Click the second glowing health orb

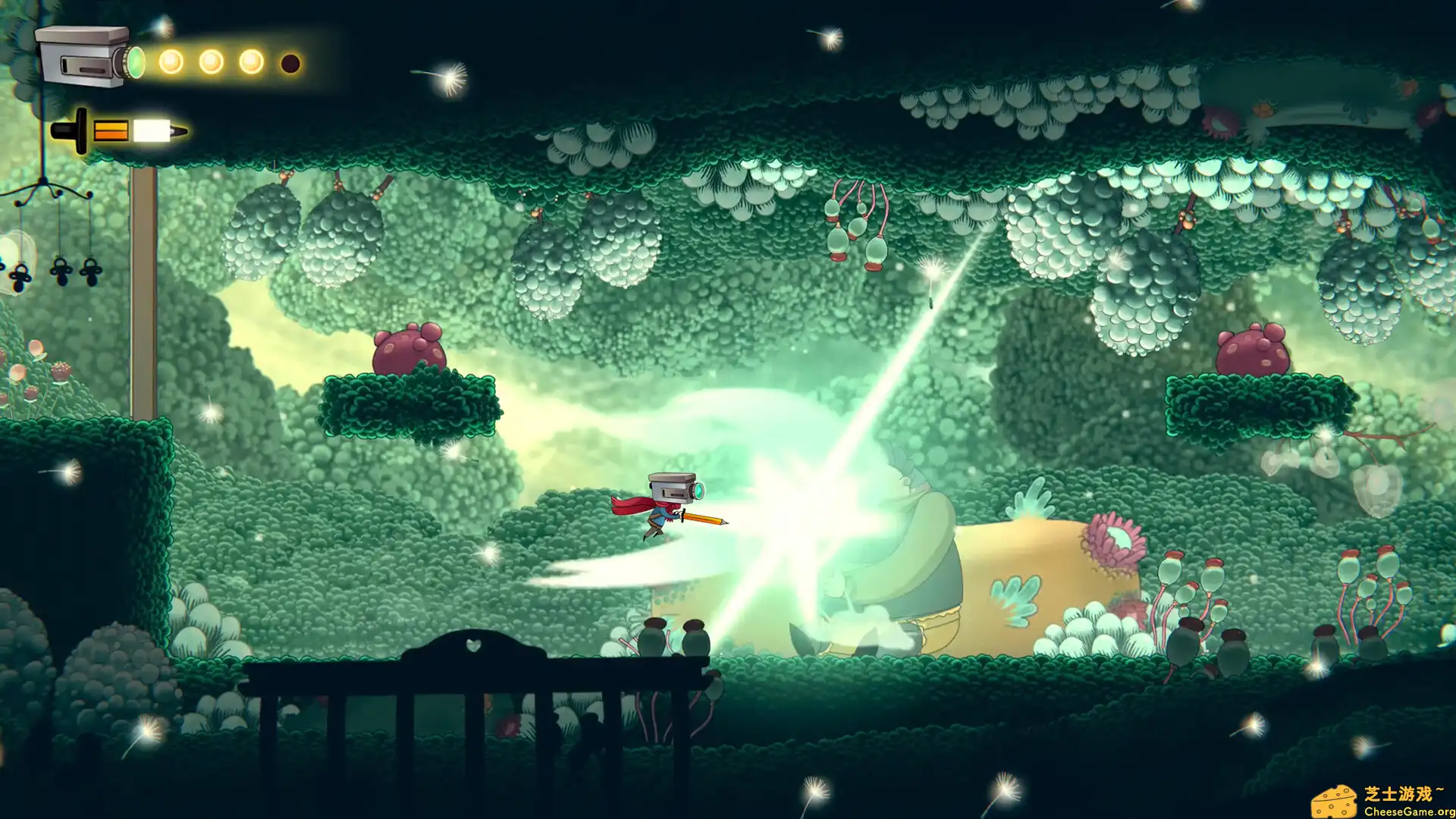tap(211, 61)
